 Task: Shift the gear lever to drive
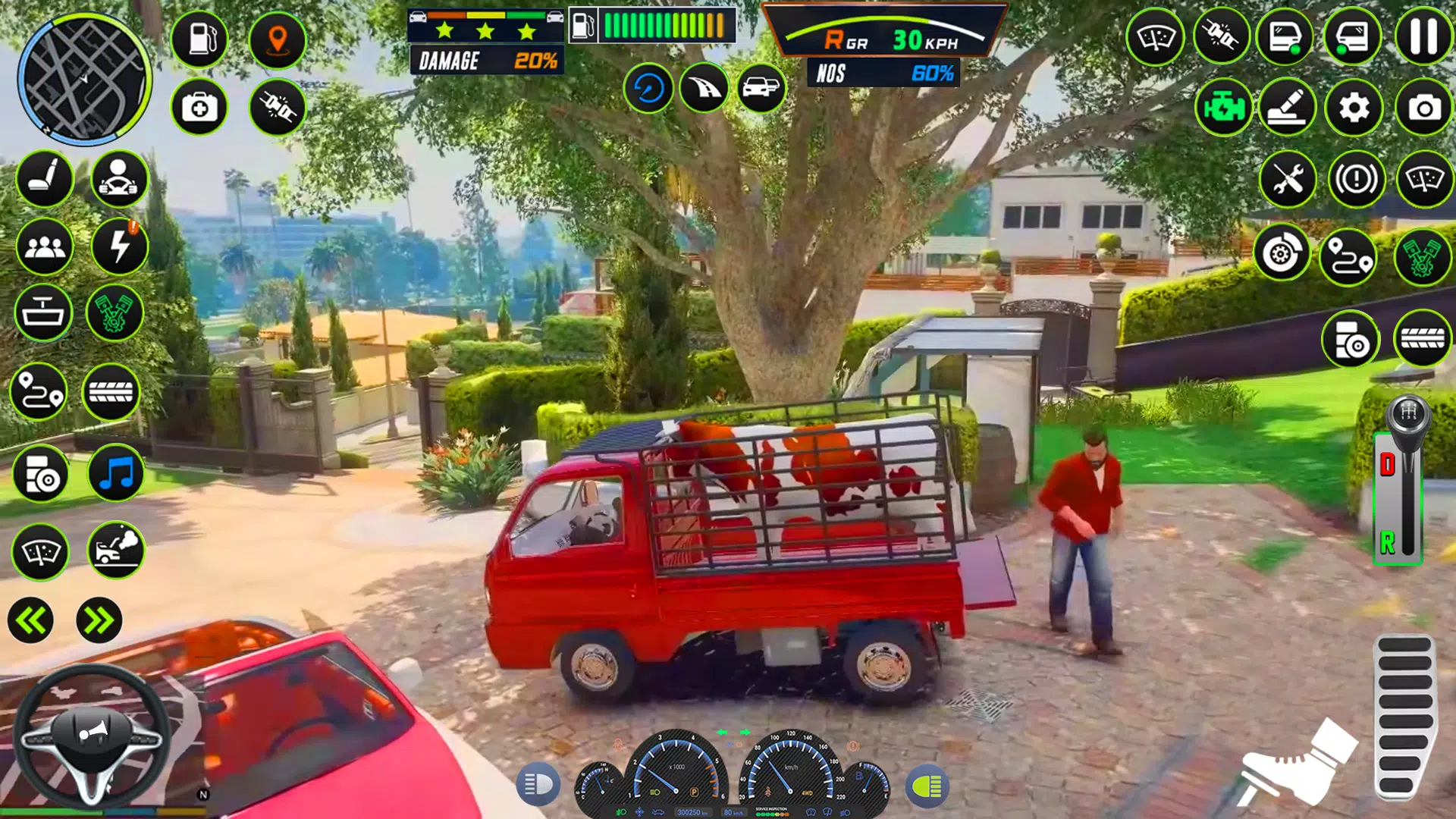click(x=1388, y=464)
